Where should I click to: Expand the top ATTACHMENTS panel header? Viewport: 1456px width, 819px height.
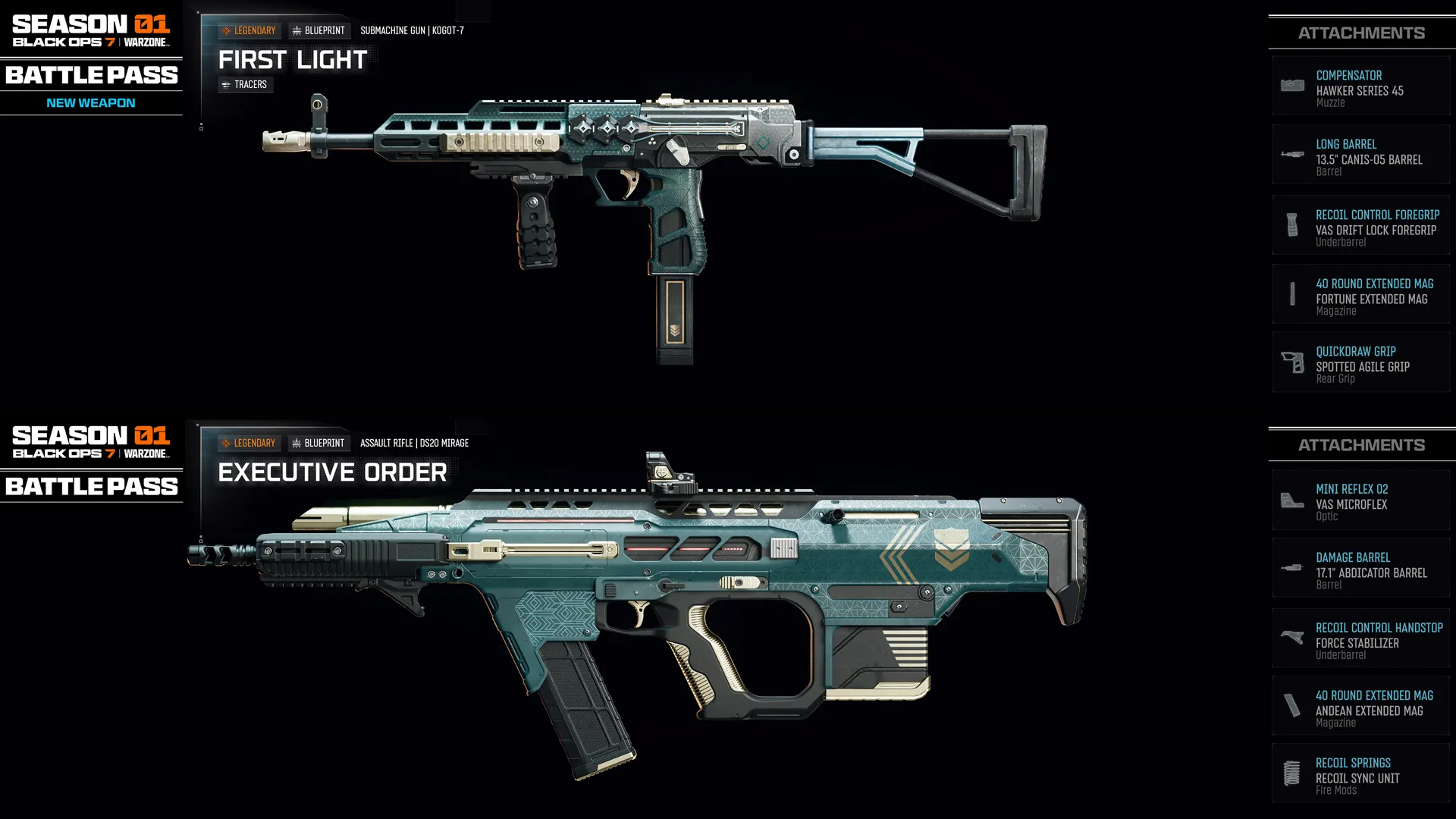pos(1361,33)
